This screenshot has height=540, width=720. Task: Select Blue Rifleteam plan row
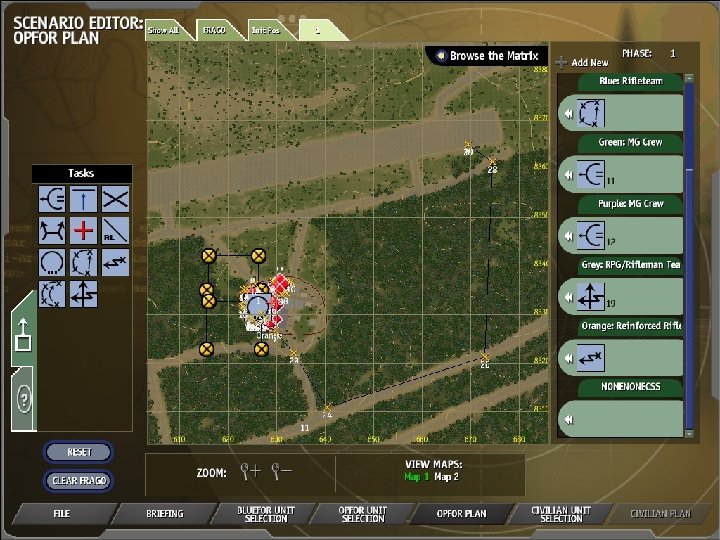coord(618,114)
